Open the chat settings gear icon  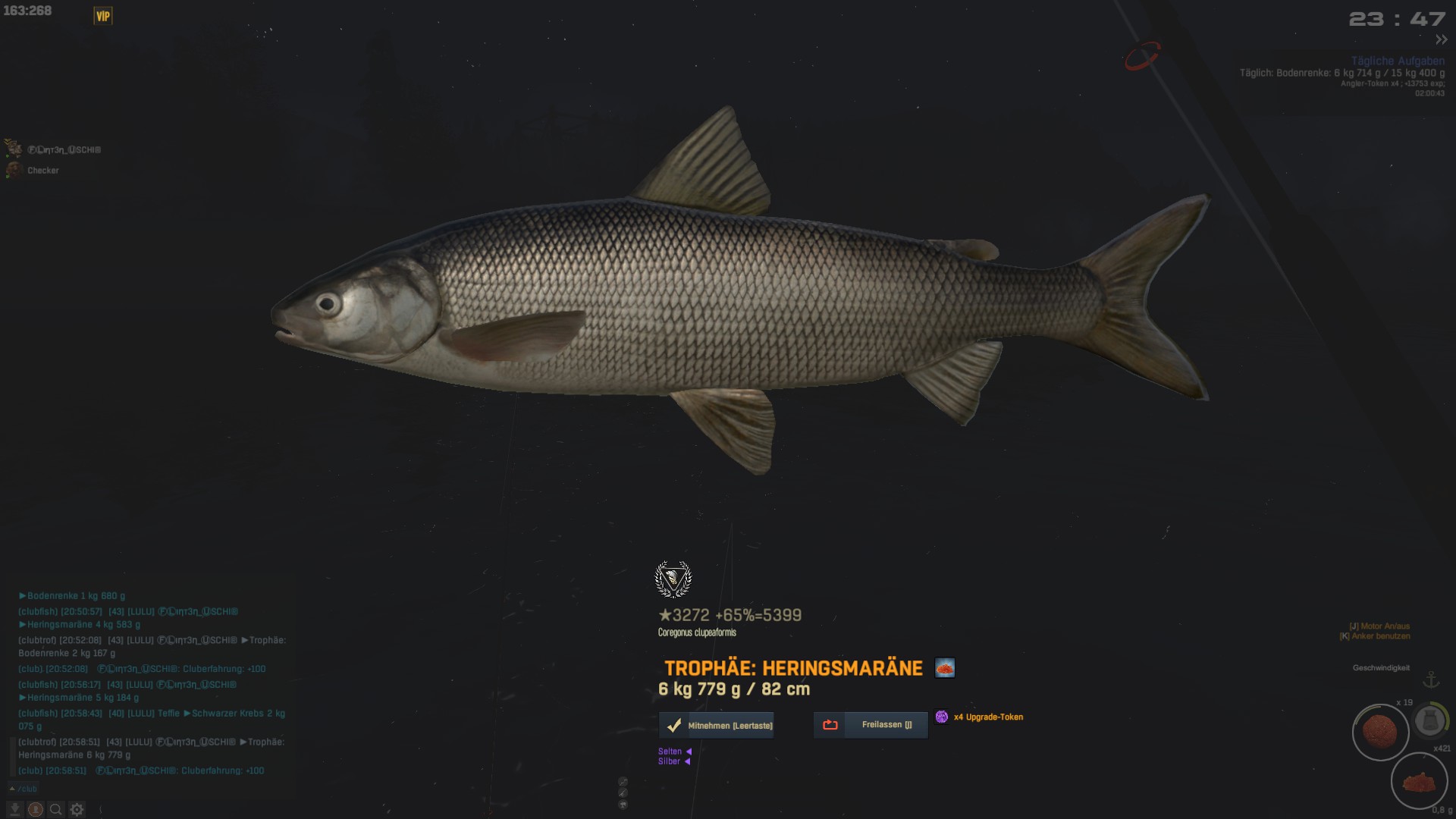pyautogui.click(x=77, y=810)
